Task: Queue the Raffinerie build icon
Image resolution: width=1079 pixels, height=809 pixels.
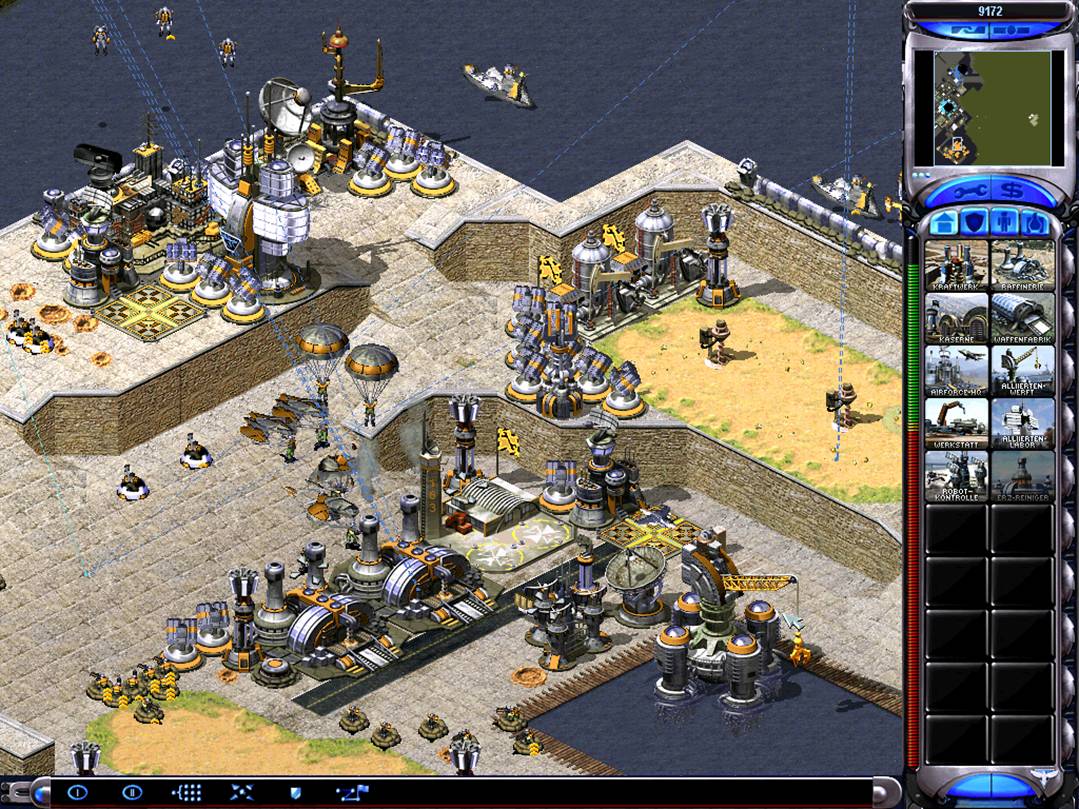Action: tap(1022, 265)
